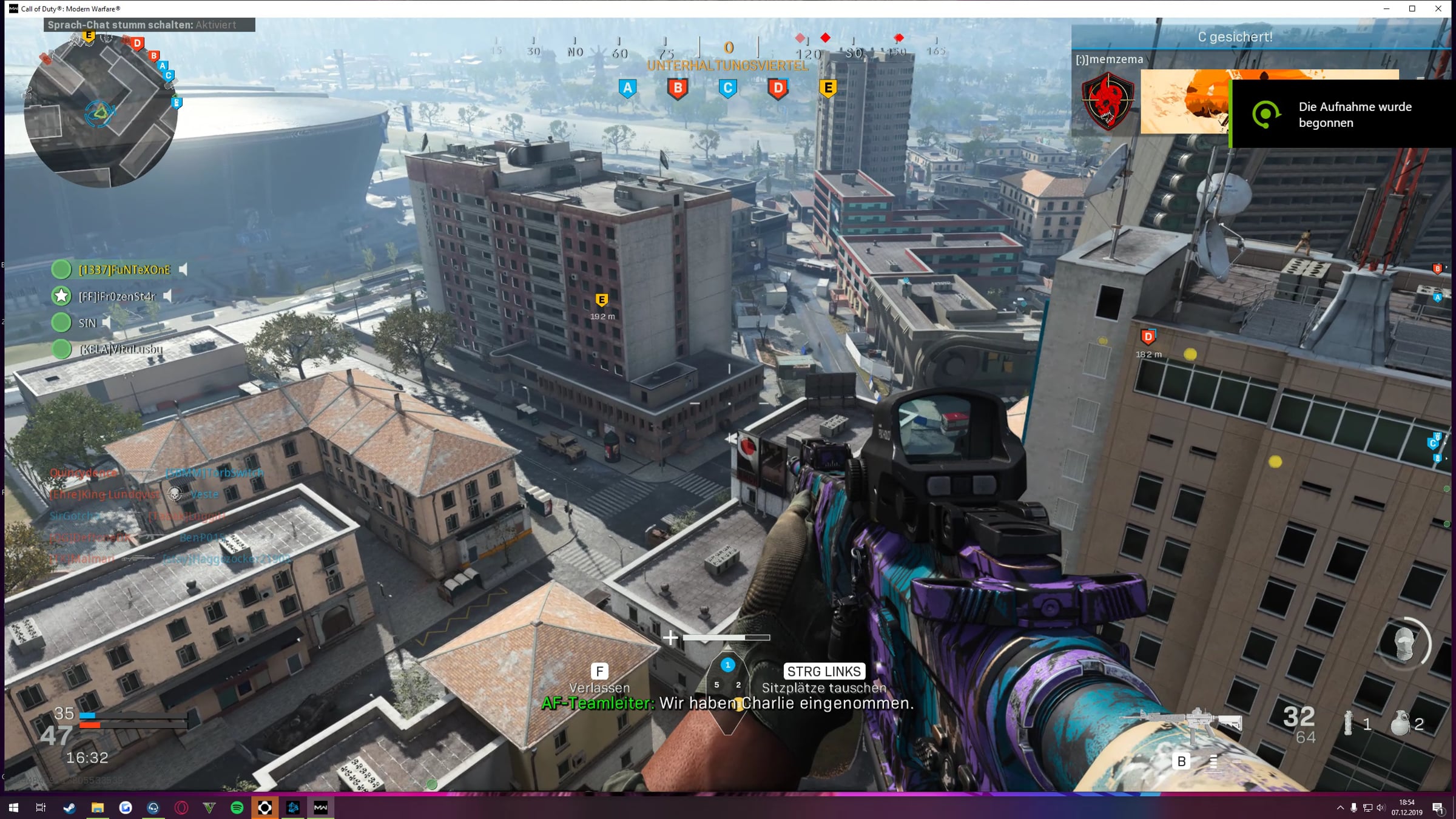Click the E objective marker showing 192 m
1456x819 pixels.
pyautogui.click(x=602, y=300)
